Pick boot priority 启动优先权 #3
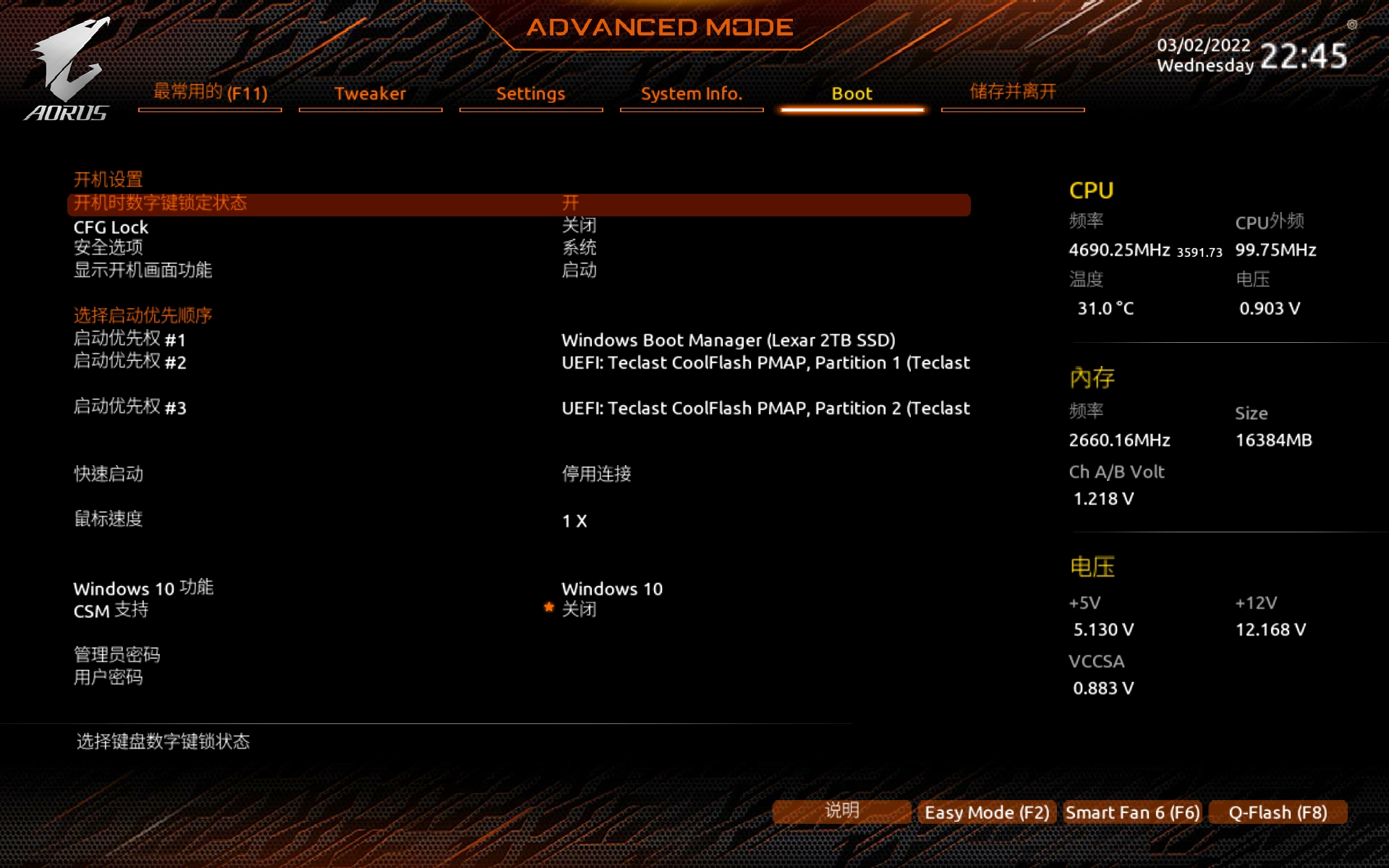Image resolution: width=1389 pixels, height=868 pixels. tap(129, 407)
